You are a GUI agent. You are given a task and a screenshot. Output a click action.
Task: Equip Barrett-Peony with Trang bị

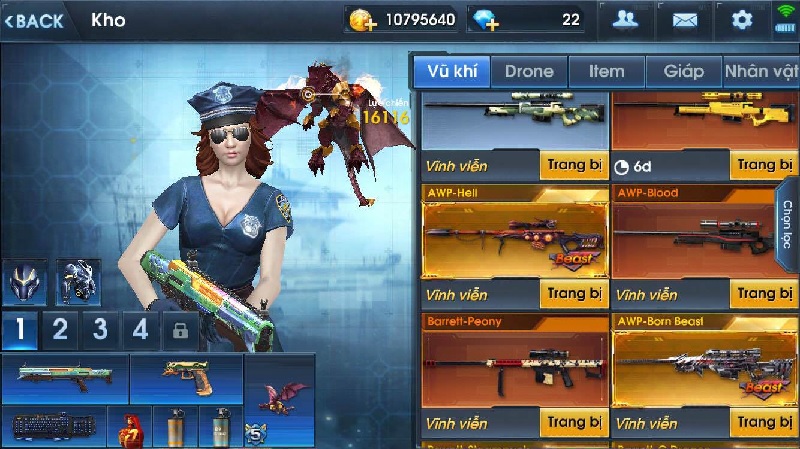coord(573,422)
